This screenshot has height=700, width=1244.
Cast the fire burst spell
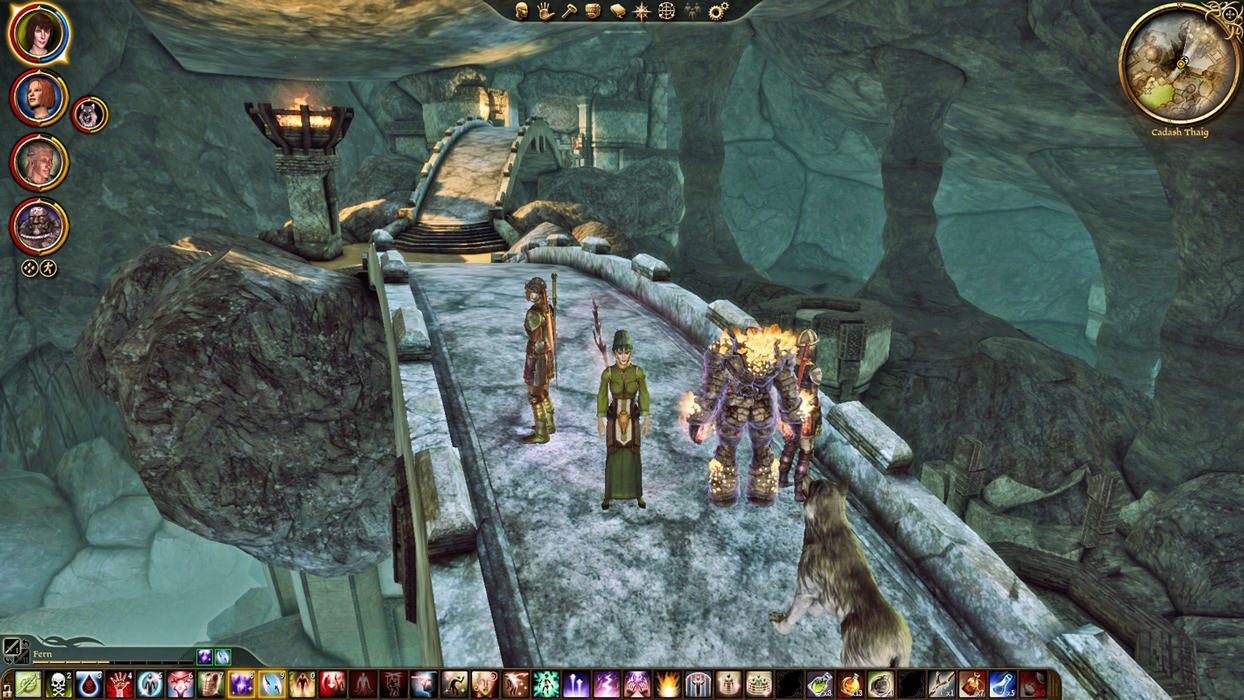pos(667,685)
